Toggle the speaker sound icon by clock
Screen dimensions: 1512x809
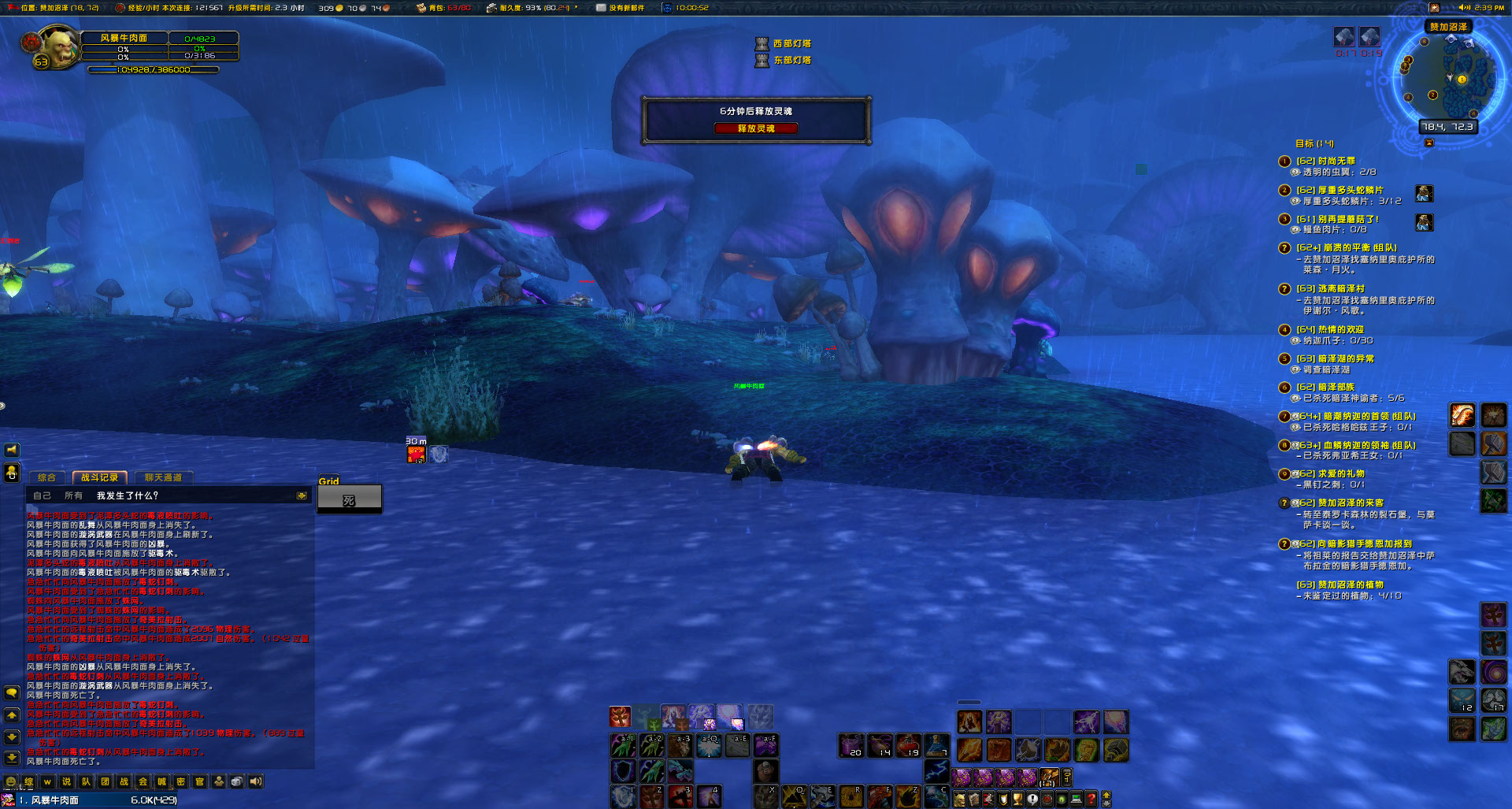click(x=1465, y=8)
